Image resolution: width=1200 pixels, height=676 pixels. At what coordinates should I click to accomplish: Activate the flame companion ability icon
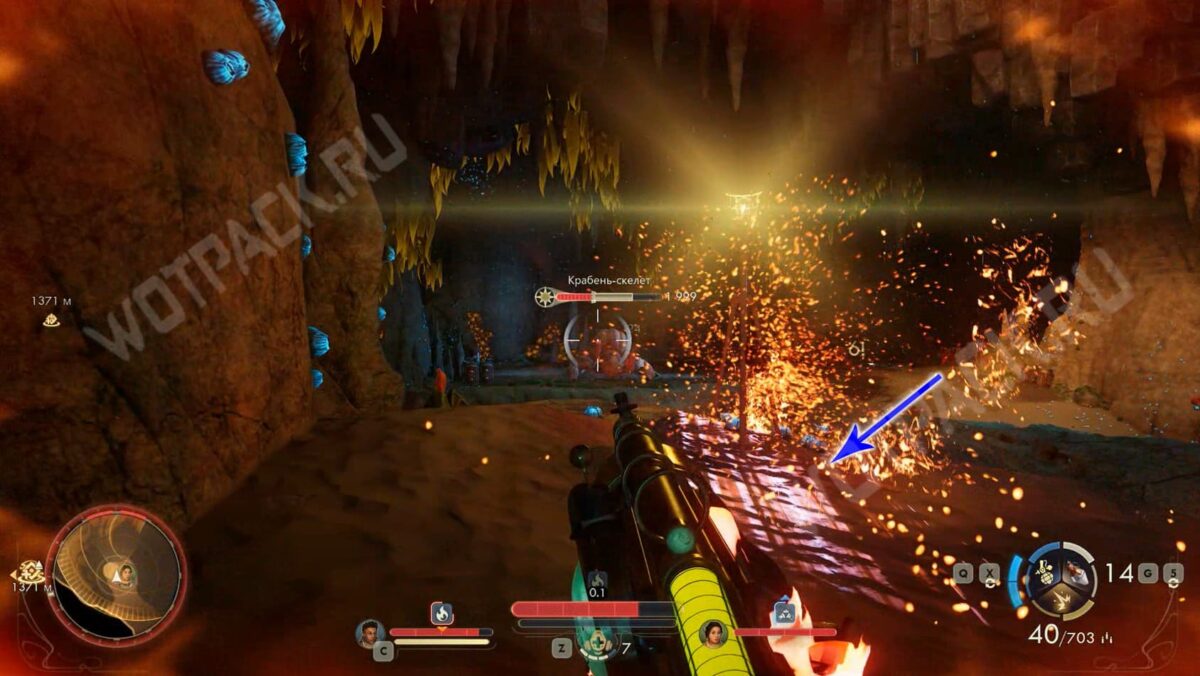coord(441,613)
